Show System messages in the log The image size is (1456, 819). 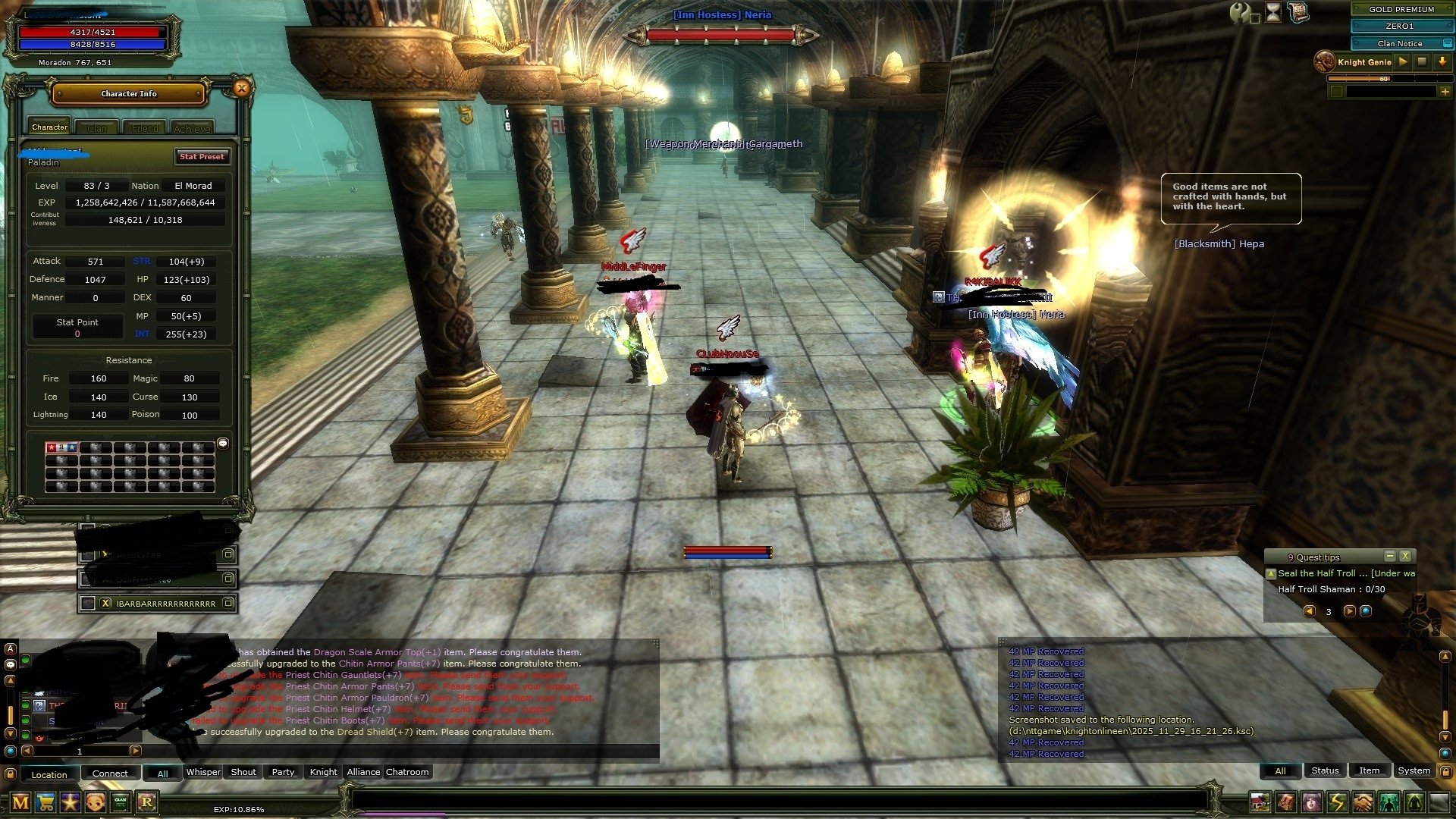click(1414, 770)
